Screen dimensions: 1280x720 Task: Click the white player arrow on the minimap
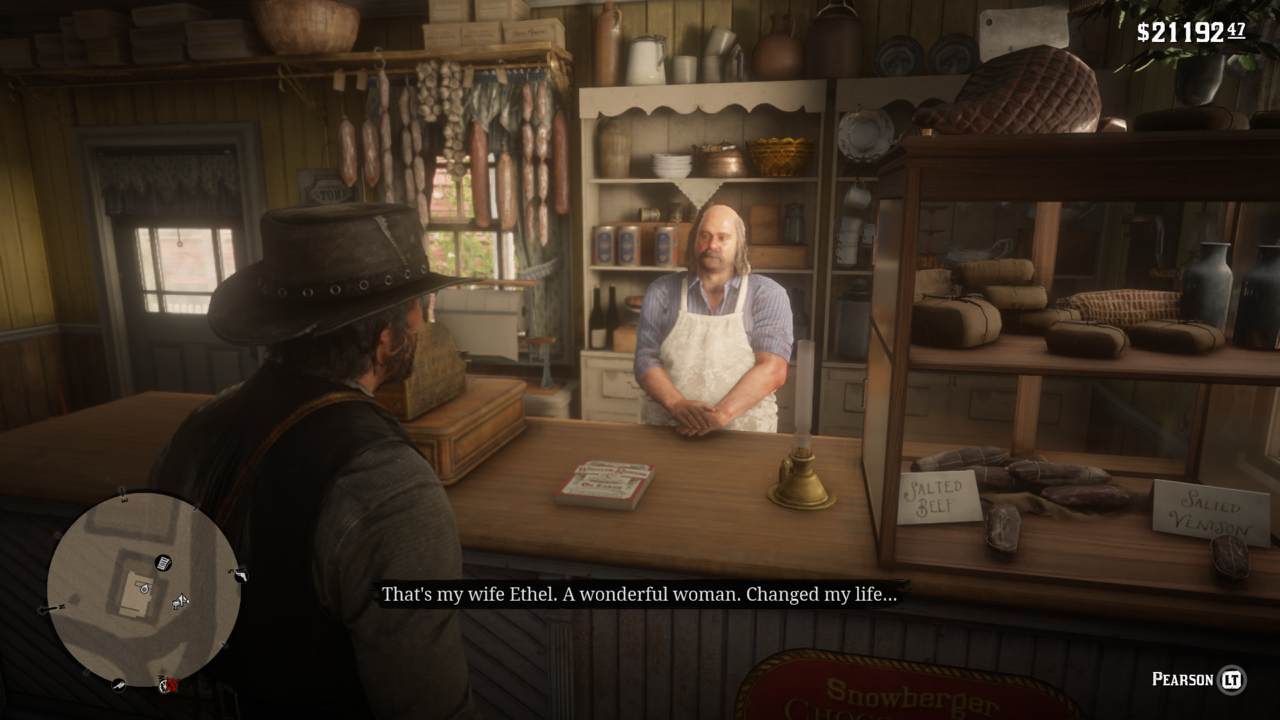181,599
